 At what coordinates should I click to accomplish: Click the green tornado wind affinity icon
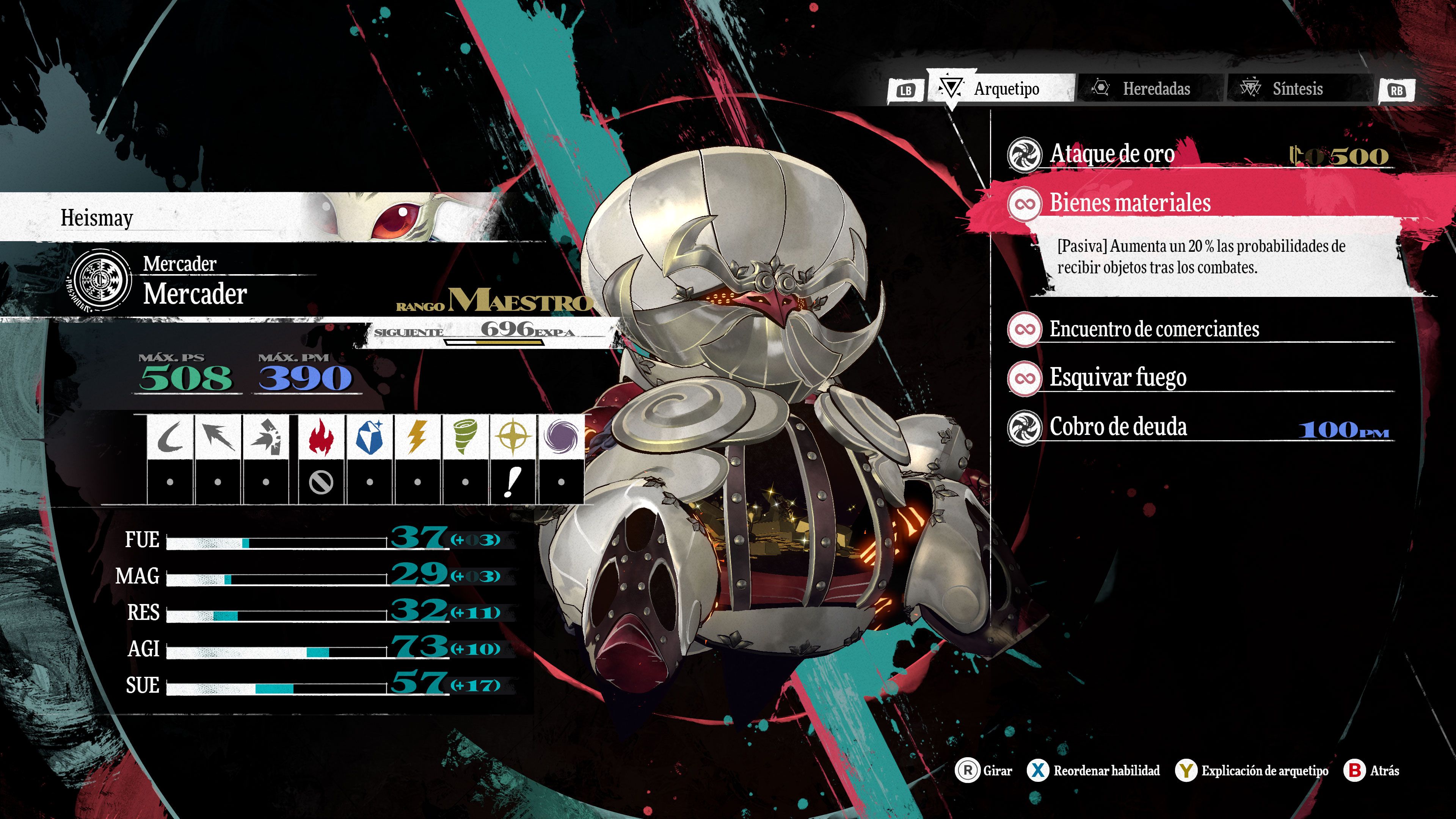(x=465, y=437)
